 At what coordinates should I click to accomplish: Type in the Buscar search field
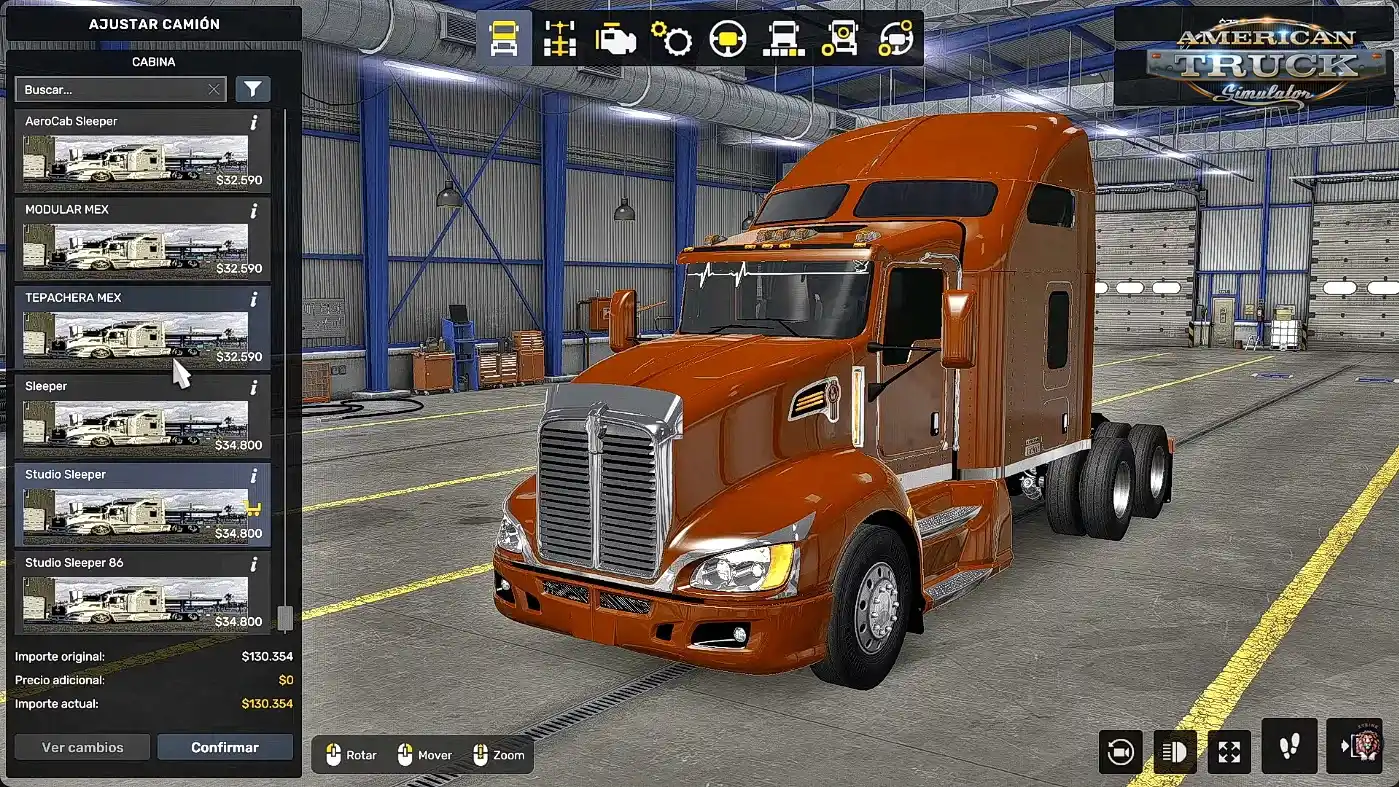click(110, 90)
